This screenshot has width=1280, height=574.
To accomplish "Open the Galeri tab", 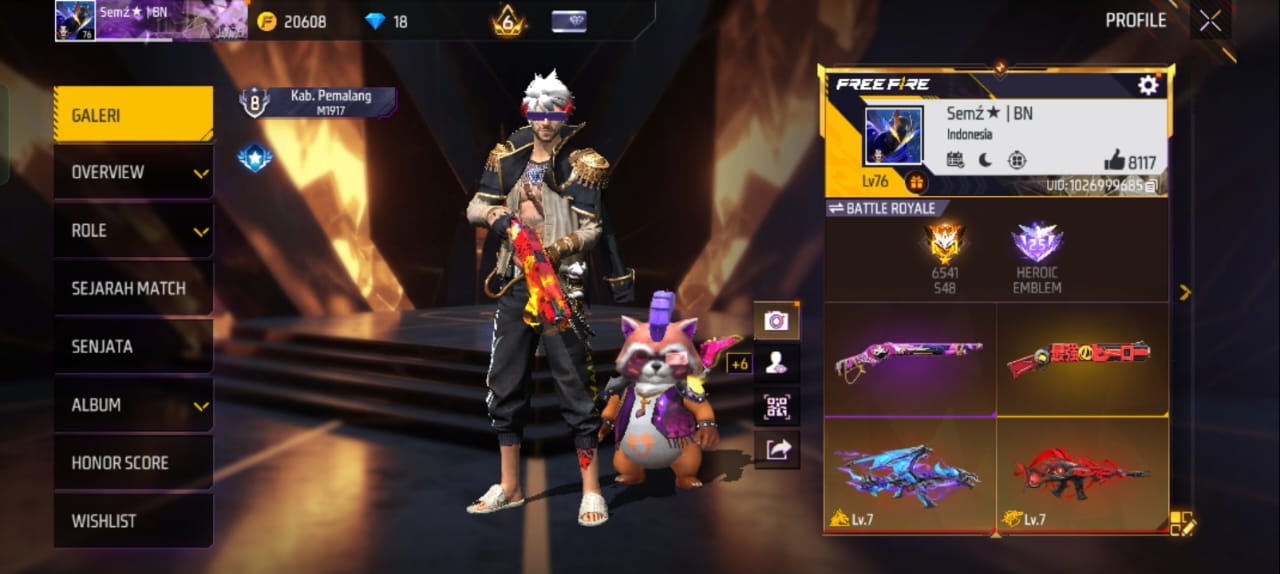I will 133,115.
